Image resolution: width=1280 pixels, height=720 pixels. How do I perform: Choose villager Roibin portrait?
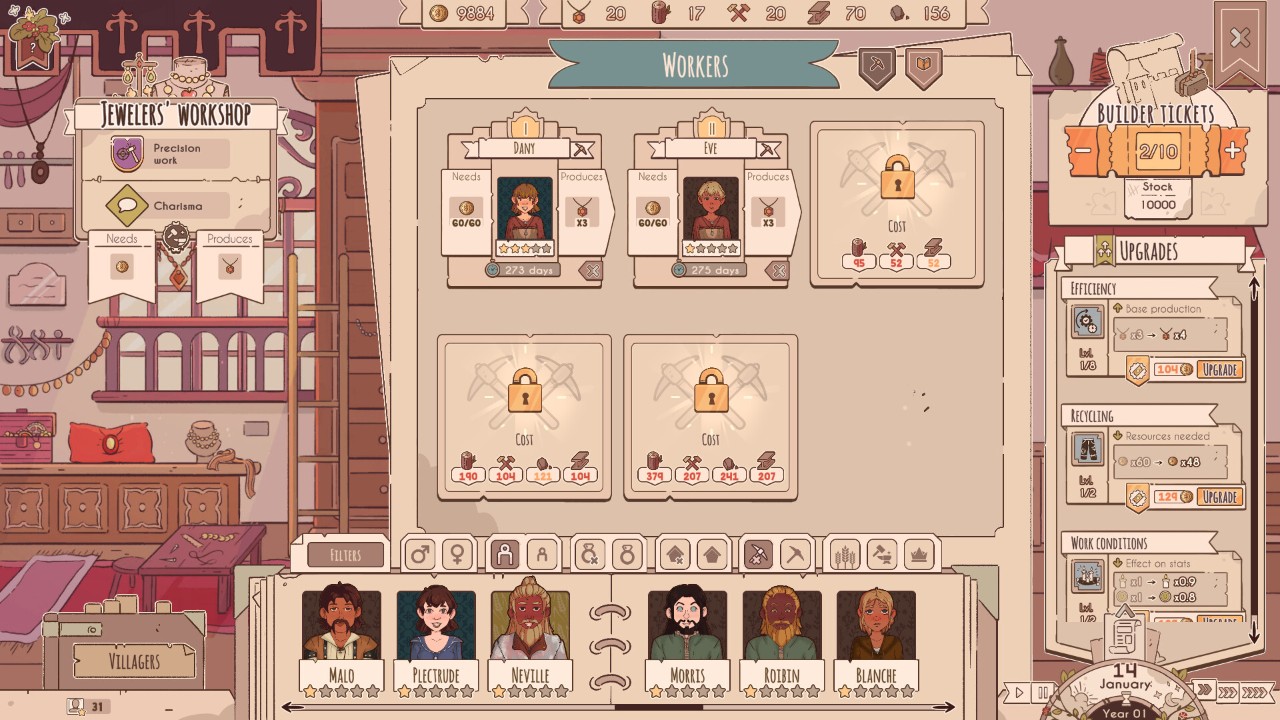(781, 627)
